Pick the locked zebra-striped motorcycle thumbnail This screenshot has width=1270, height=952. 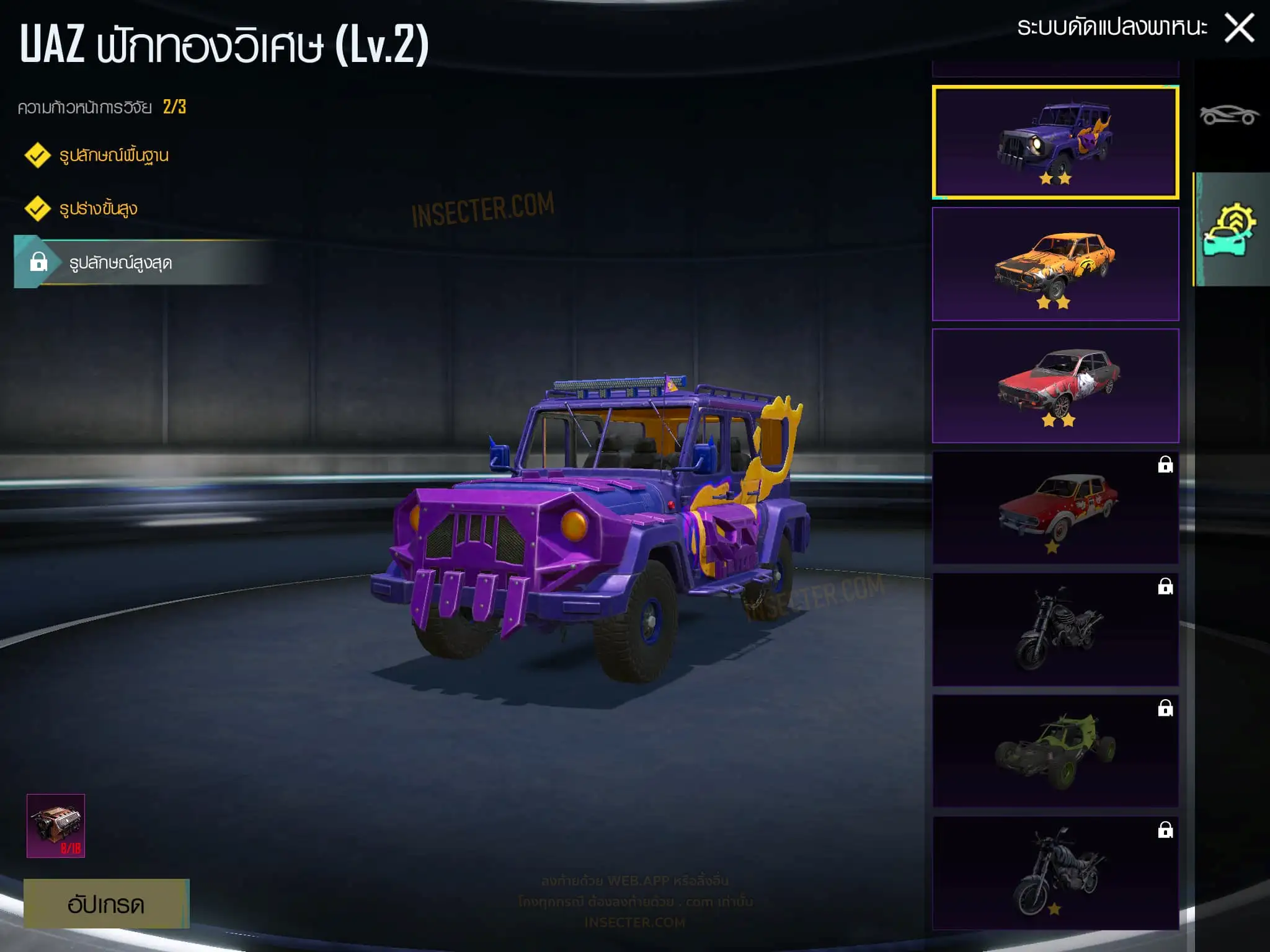click(1055, 873)
